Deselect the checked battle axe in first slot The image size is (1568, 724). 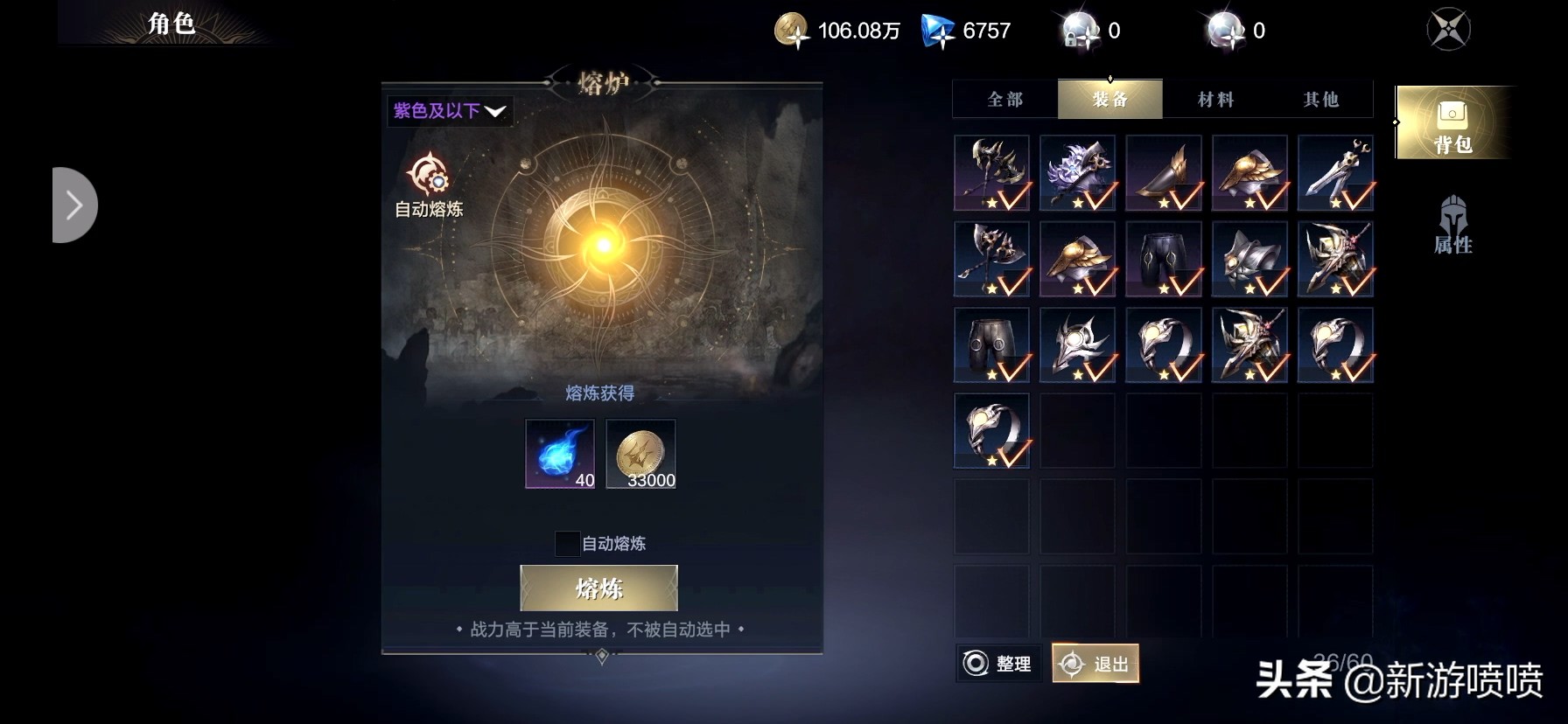(x=992, y=172)
